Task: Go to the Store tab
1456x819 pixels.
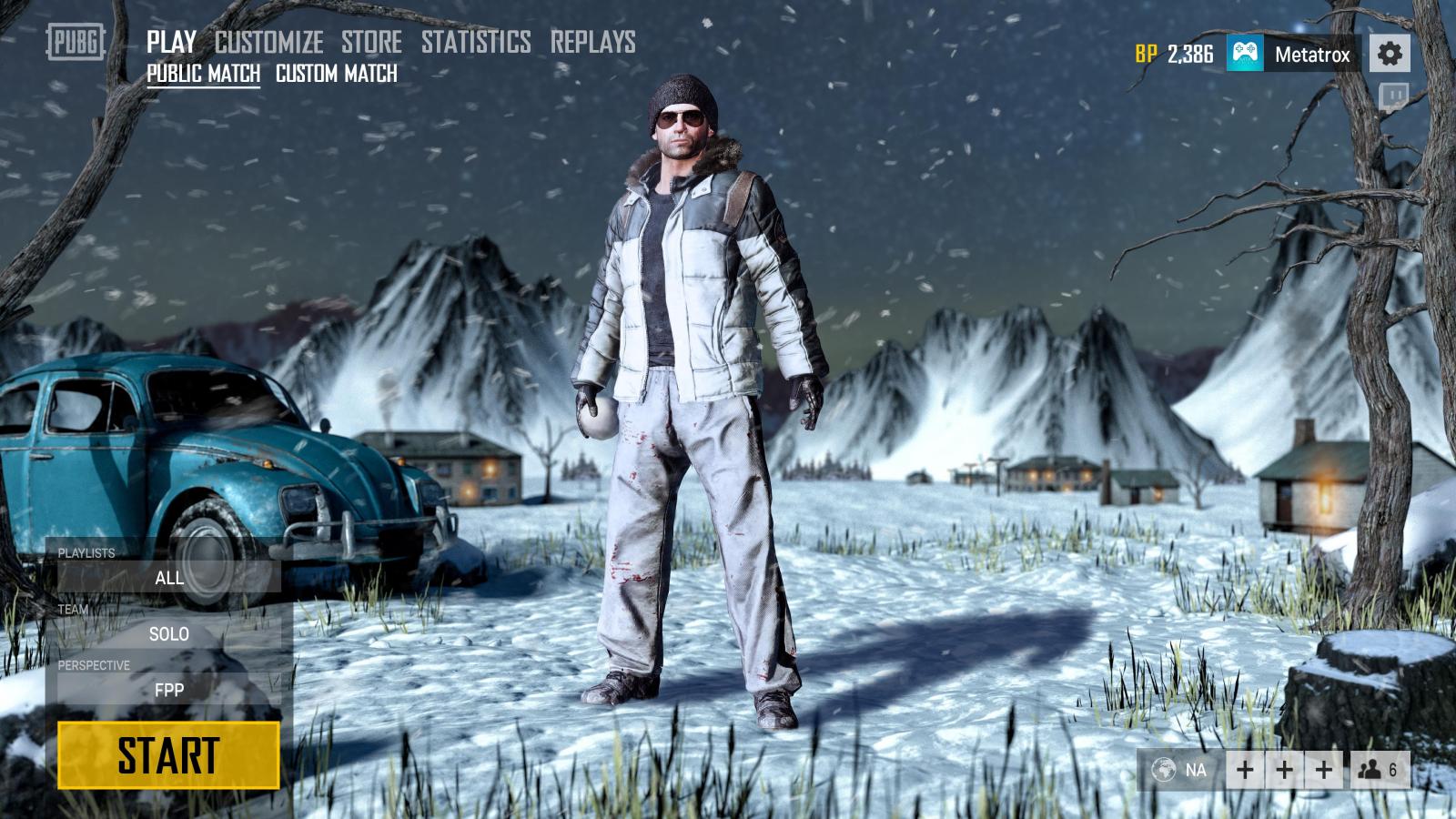Action: point(371,42)
